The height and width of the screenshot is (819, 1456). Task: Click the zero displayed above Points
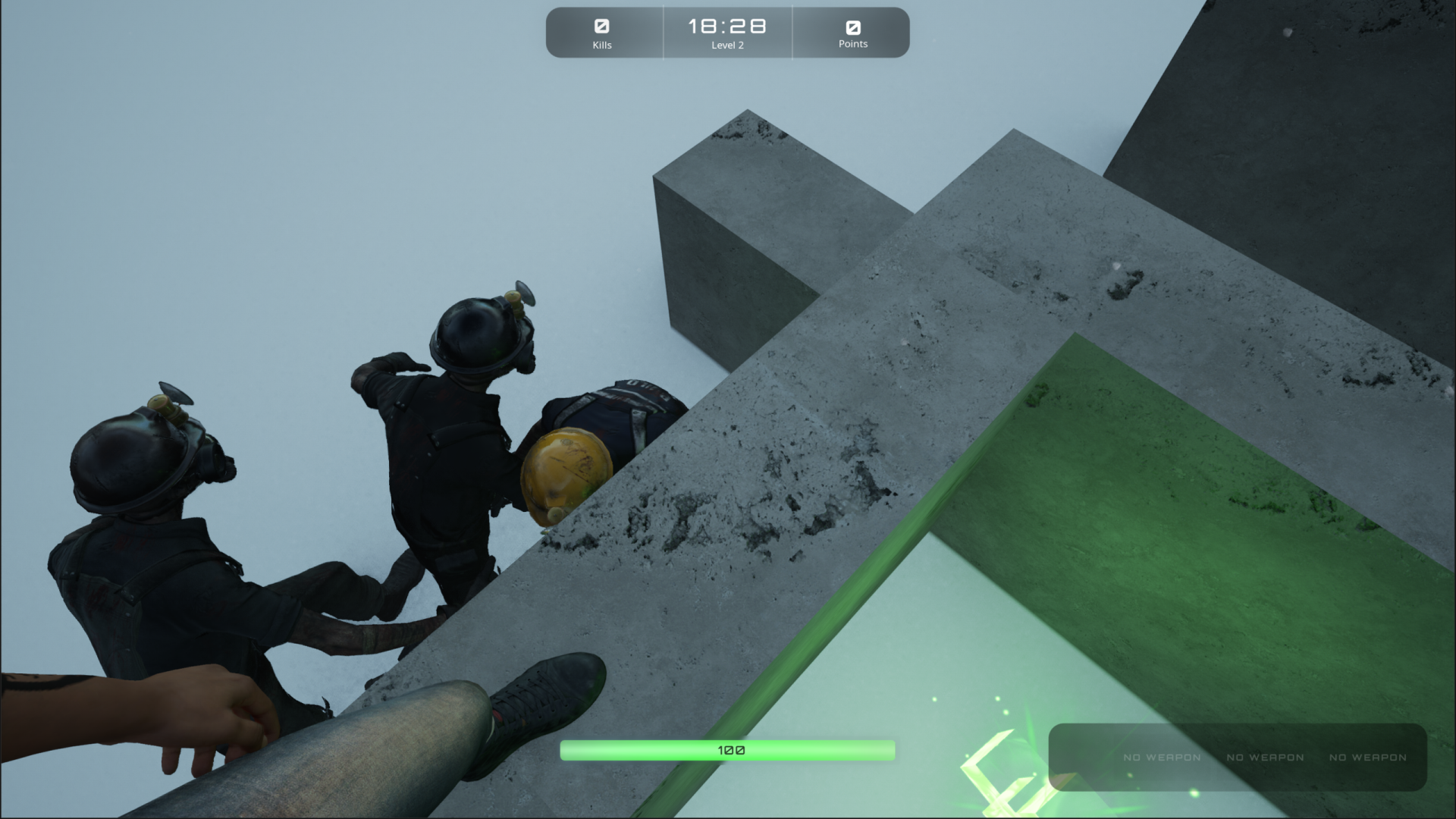pyautogui.click(x=852, y=27)
